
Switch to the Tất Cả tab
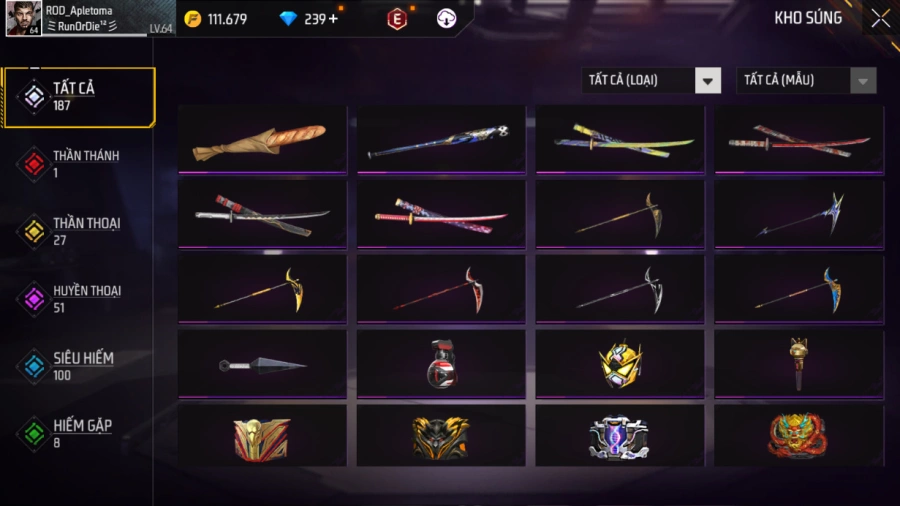pos(79,97)
